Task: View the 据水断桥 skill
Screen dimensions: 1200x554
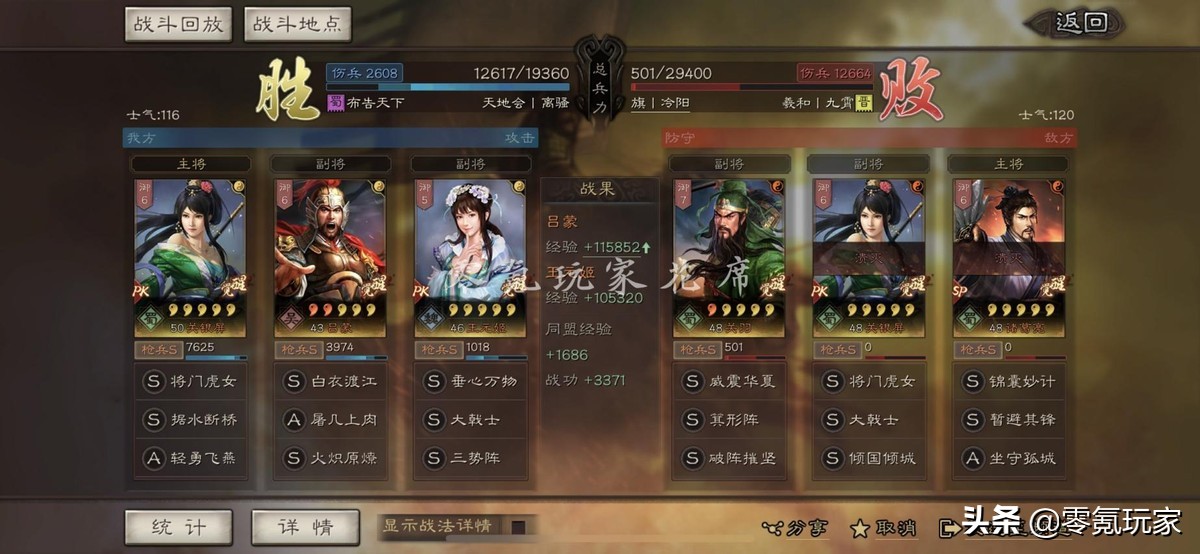Action: [x=190, y=420]
